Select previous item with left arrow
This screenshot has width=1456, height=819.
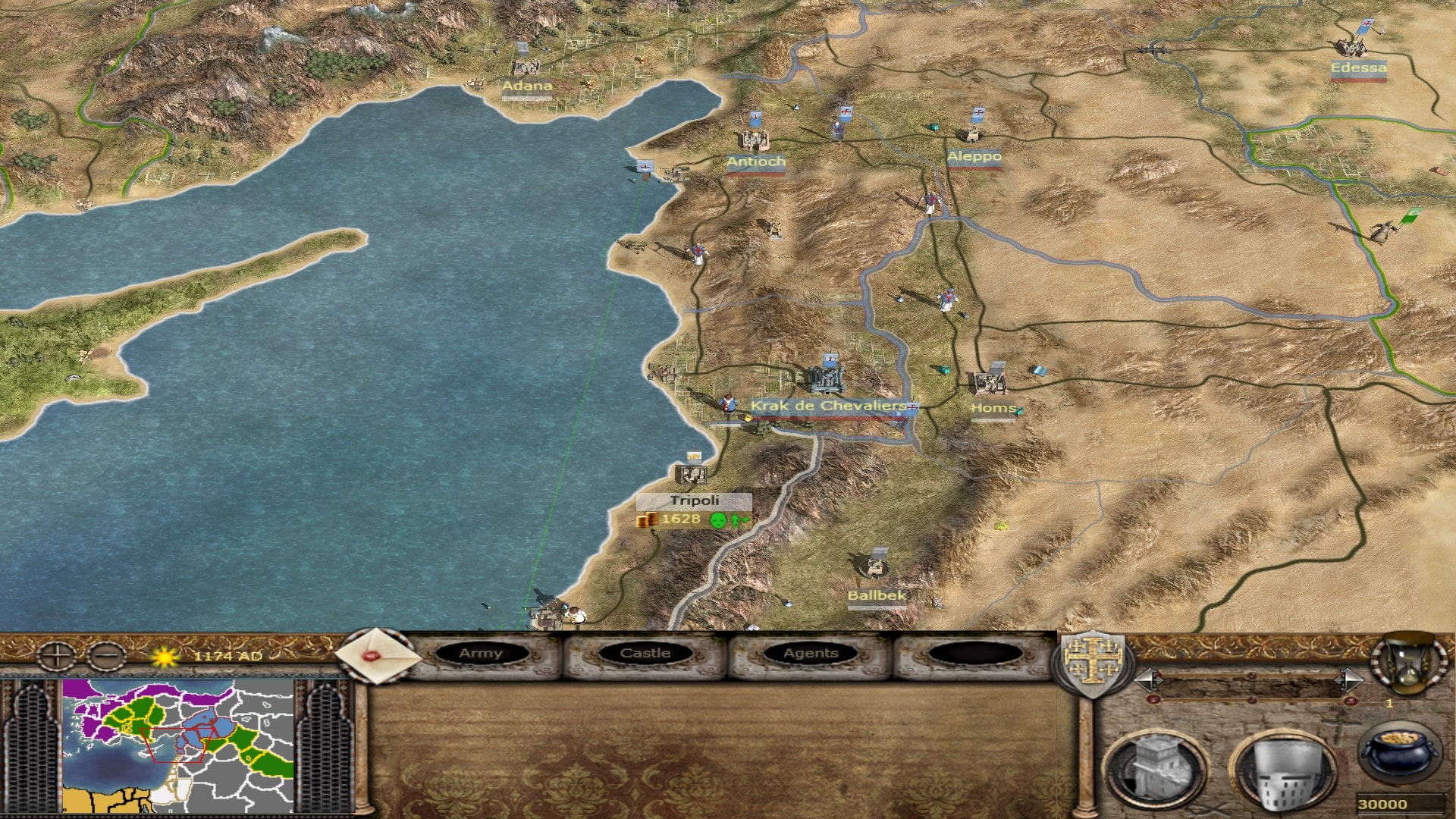(x=1147, y=679)
